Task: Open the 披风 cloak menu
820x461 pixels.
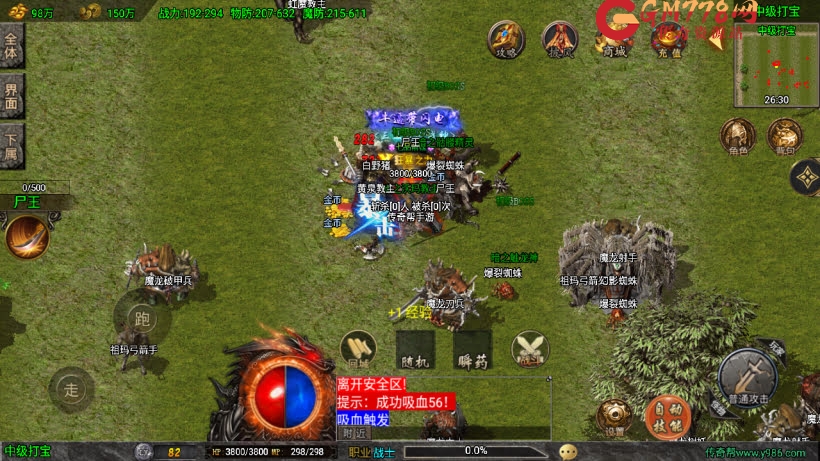Action: pos(560,39)
